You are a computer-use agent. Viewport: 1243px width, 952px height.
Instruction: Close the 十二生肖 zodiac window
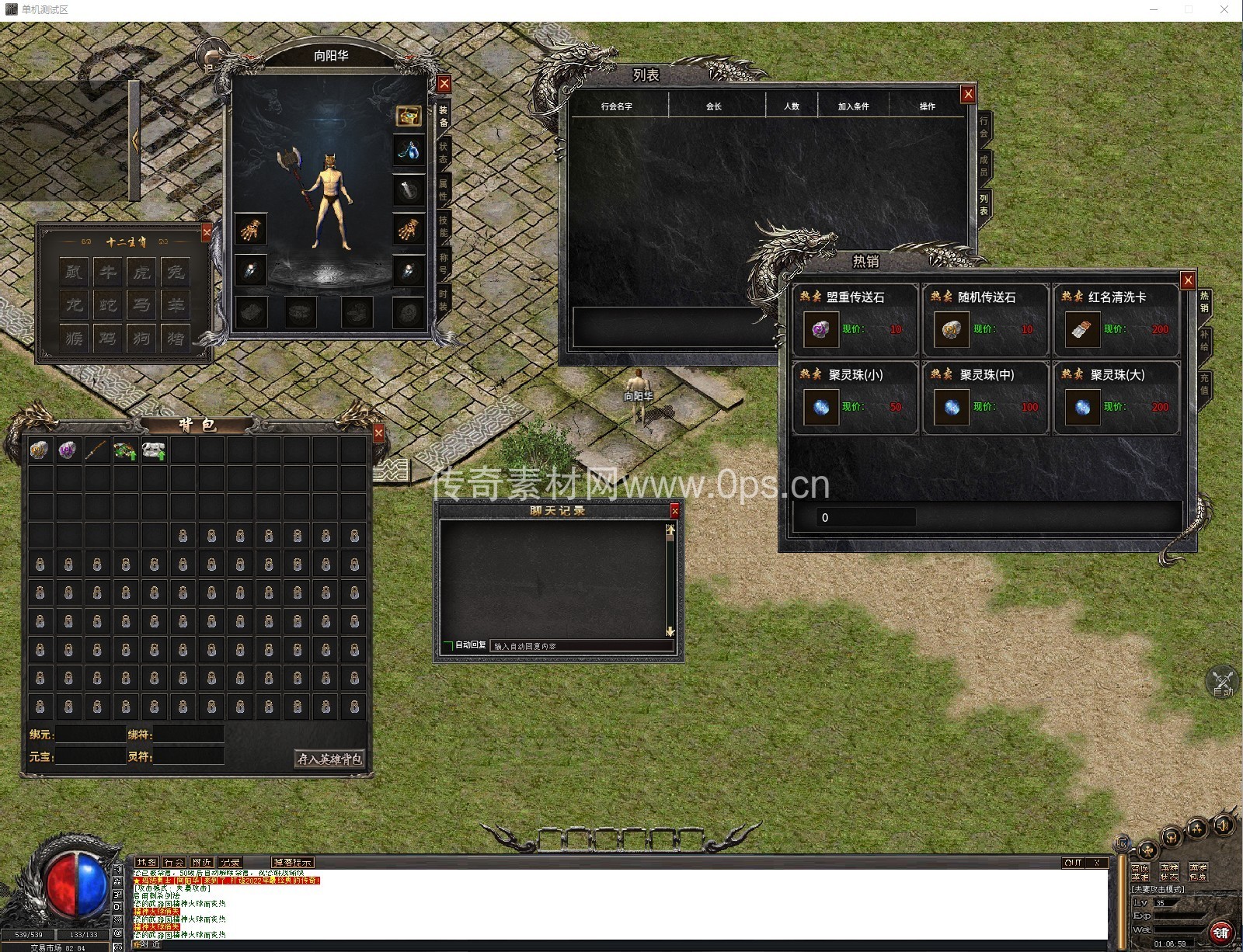click(207, 231)
